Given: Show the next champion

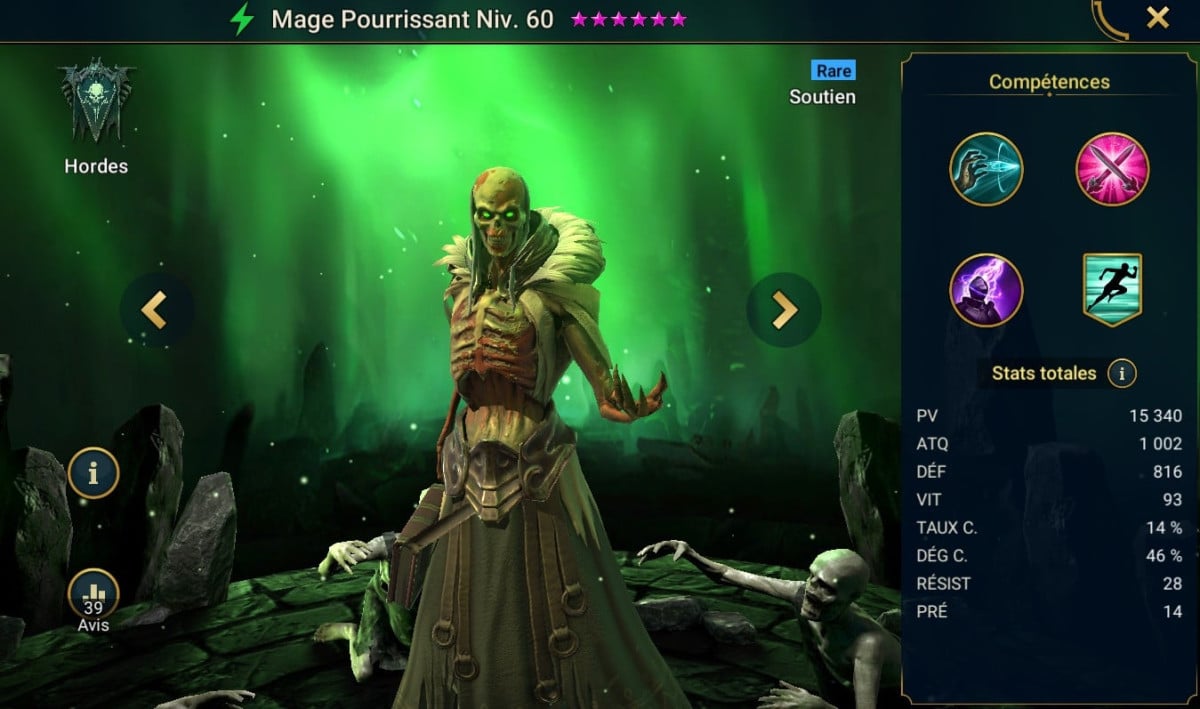Looking at the screenshot, I should pos(784,310).
